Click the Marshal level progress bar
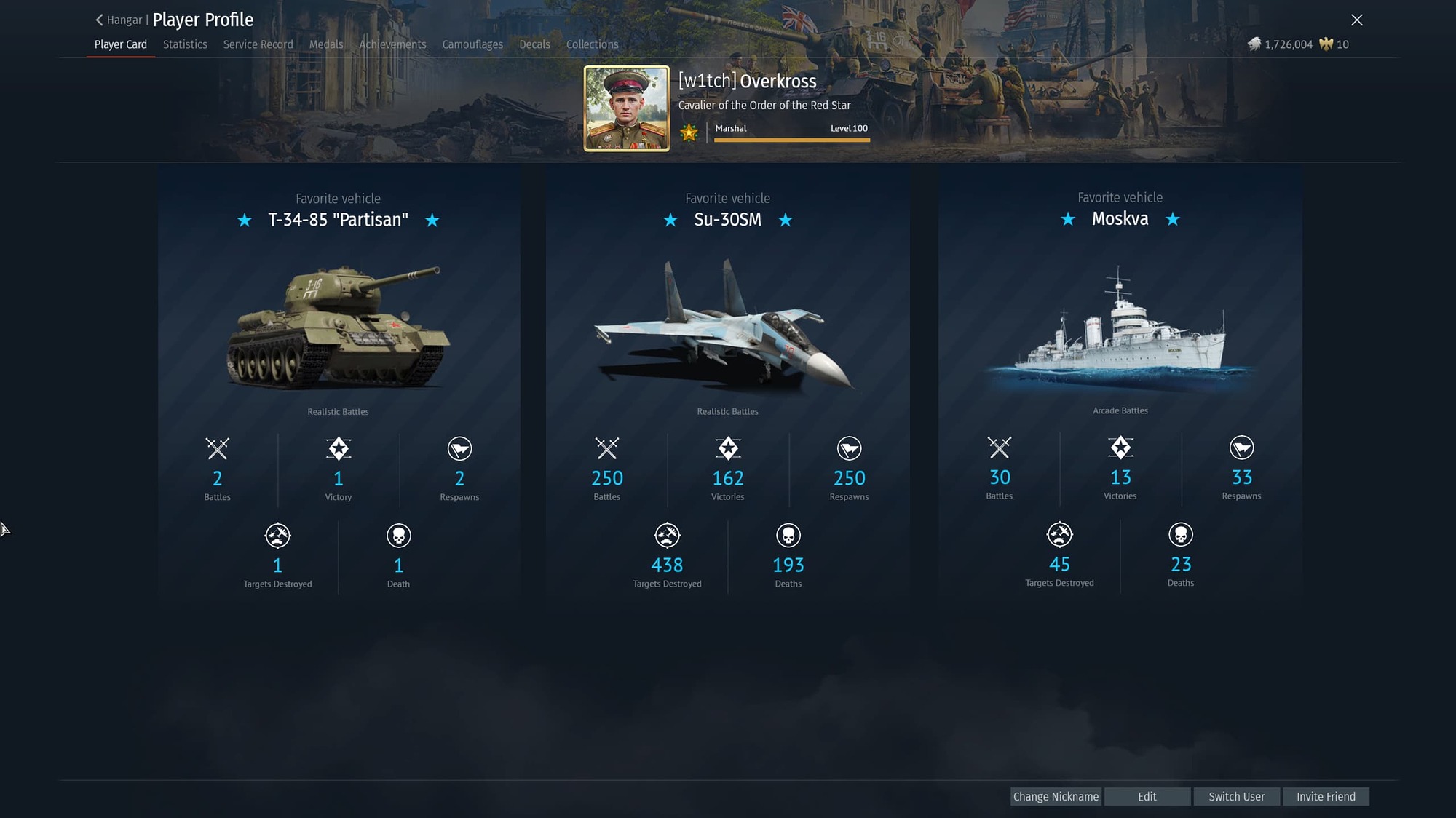The image size is (1456, 818). 792,139
